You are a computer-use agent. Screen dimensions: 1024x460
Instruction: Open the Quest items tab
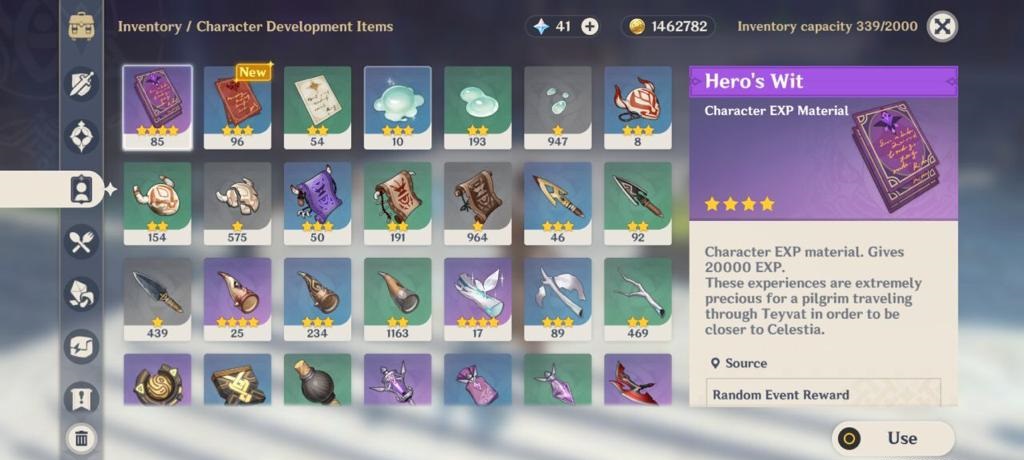click(81, 399)
